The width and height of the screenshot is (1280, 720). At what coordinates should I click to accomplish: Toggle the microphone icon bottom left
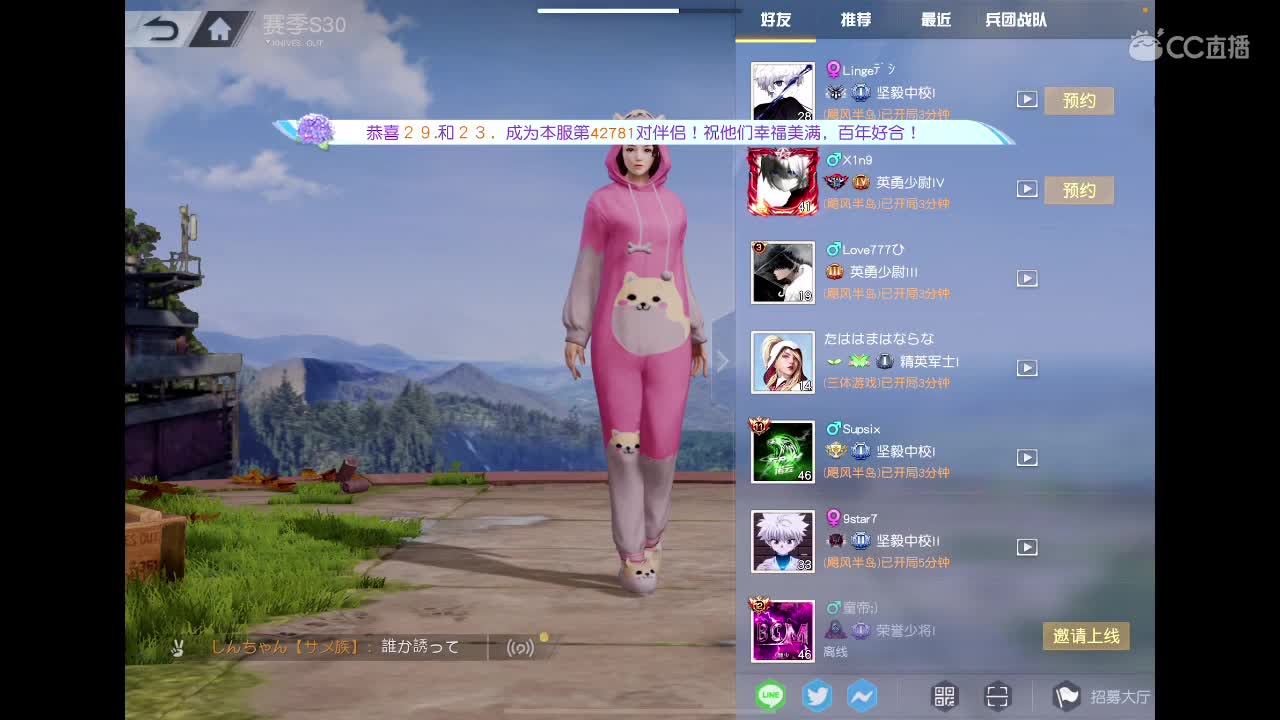178,648
